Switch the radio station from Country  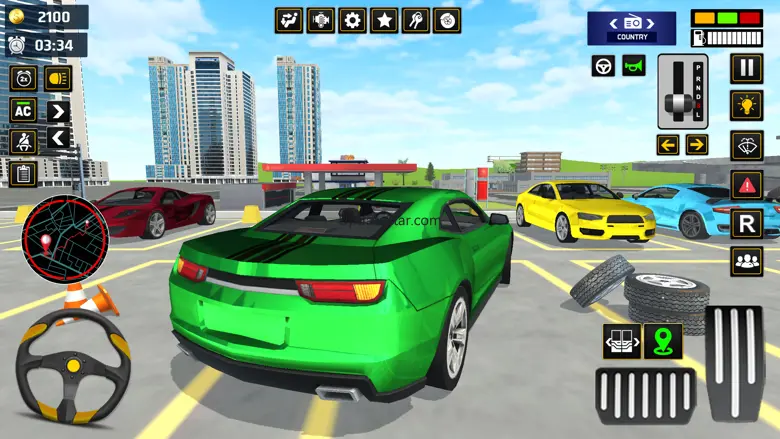pos(631,27)
